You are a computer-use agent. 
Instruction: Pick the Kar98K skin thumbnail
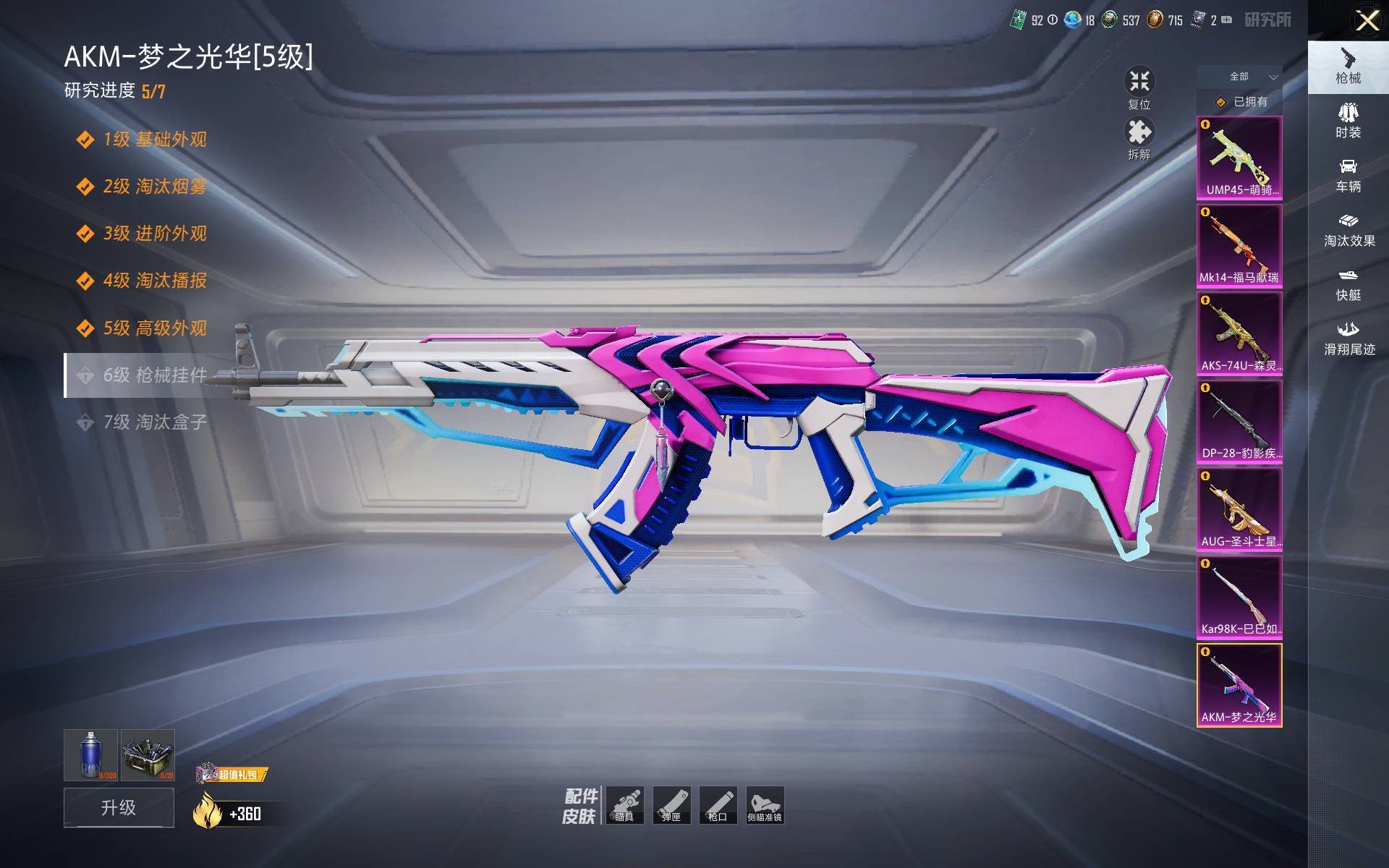[x=1239, y=597]
